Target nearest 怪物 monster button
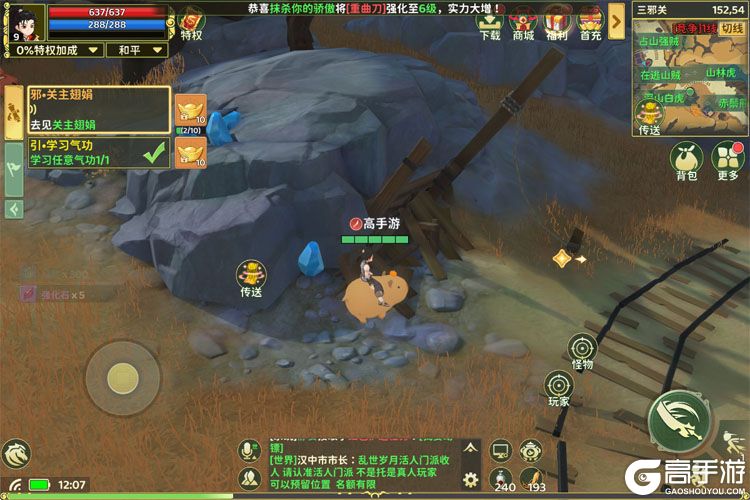This screenshot has height=500, width=750. 582,352
